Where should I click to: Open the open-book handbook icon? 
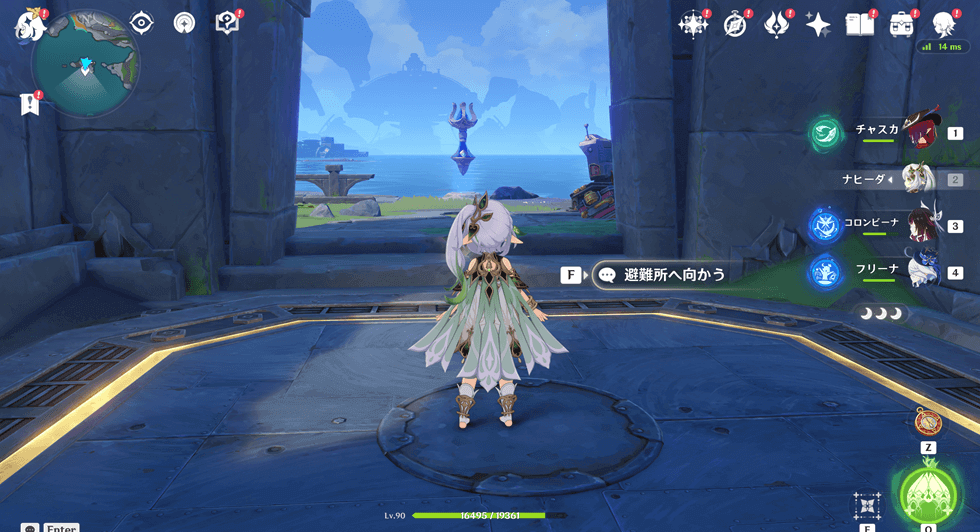coord(859,25)
